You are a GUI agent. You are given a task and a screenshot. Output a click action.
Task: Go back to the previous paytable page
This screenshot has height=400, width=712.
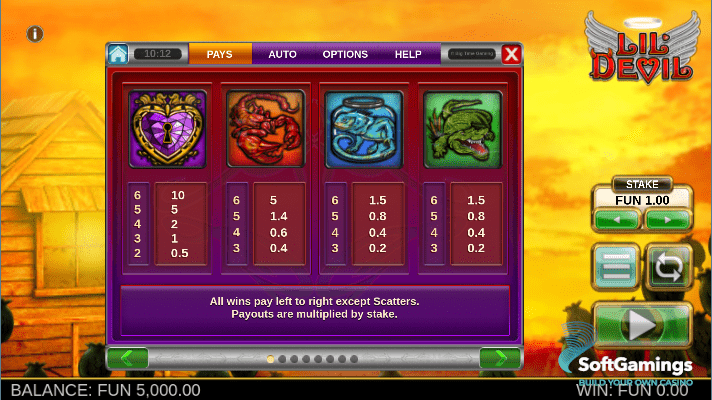(x=127, y=357)
